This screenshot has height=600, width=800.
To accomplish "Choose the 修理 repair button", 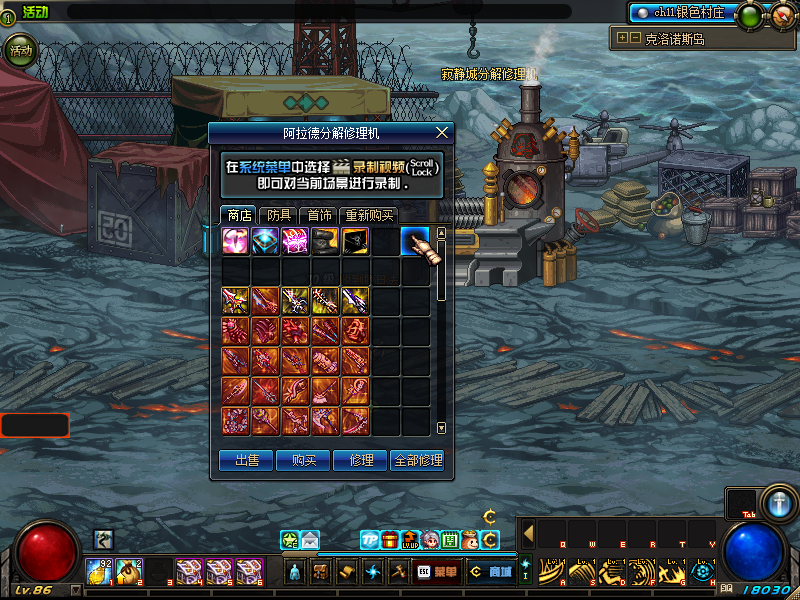I will click(x=361, y=460).
